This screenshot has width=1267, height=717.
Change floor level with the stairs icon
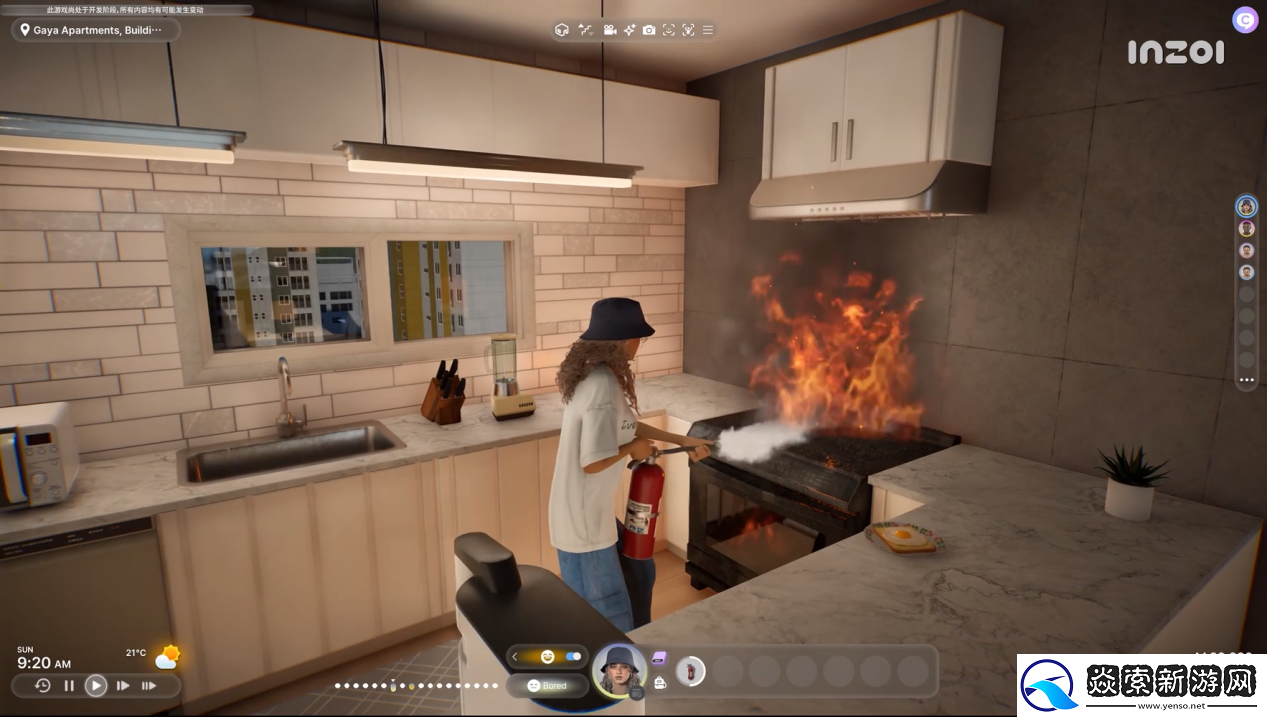585,30
